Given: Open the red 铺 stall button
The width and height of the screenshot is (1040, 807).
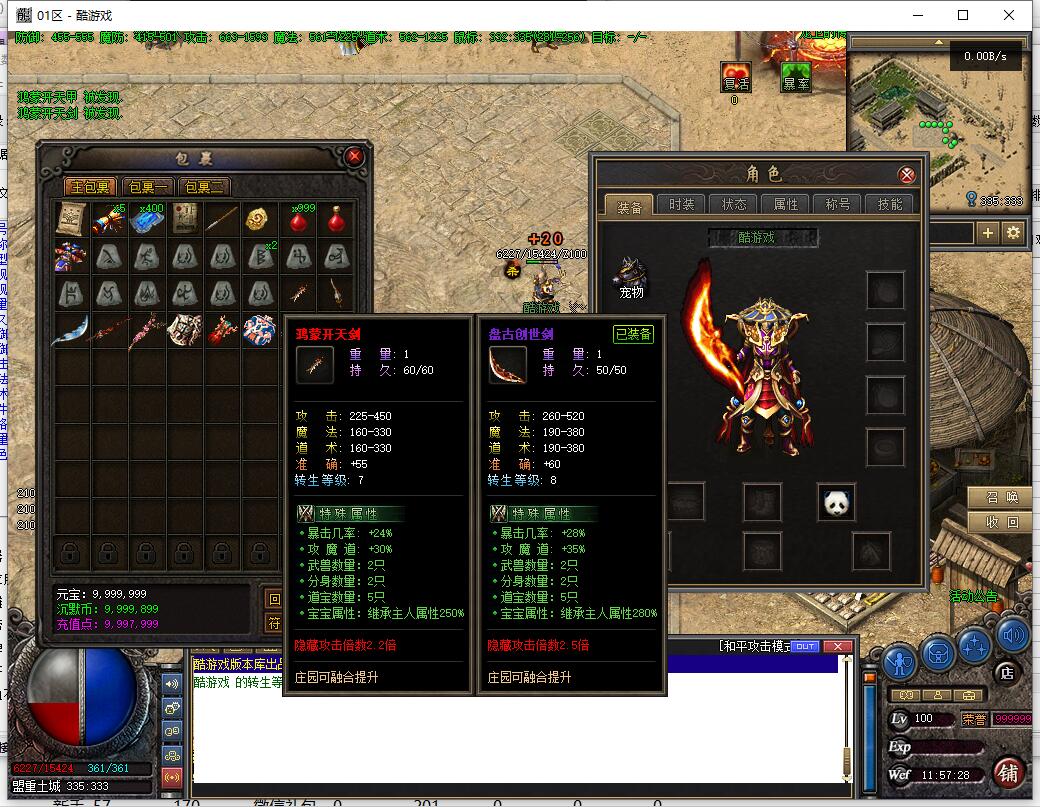Looking at the screenshot, I should 1010,773.
